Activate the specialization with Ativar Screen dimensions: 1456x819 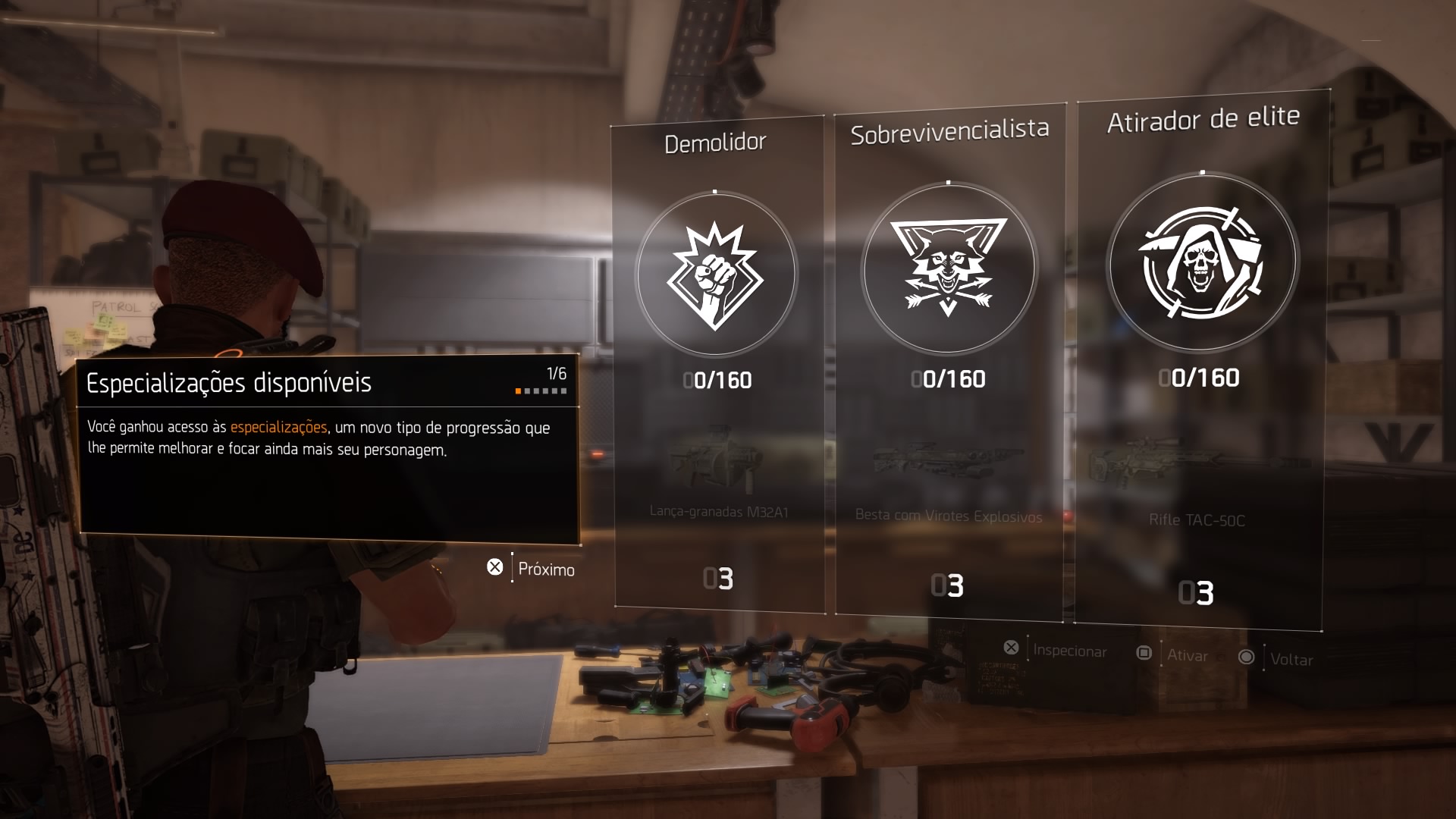tap(1186, 655)
